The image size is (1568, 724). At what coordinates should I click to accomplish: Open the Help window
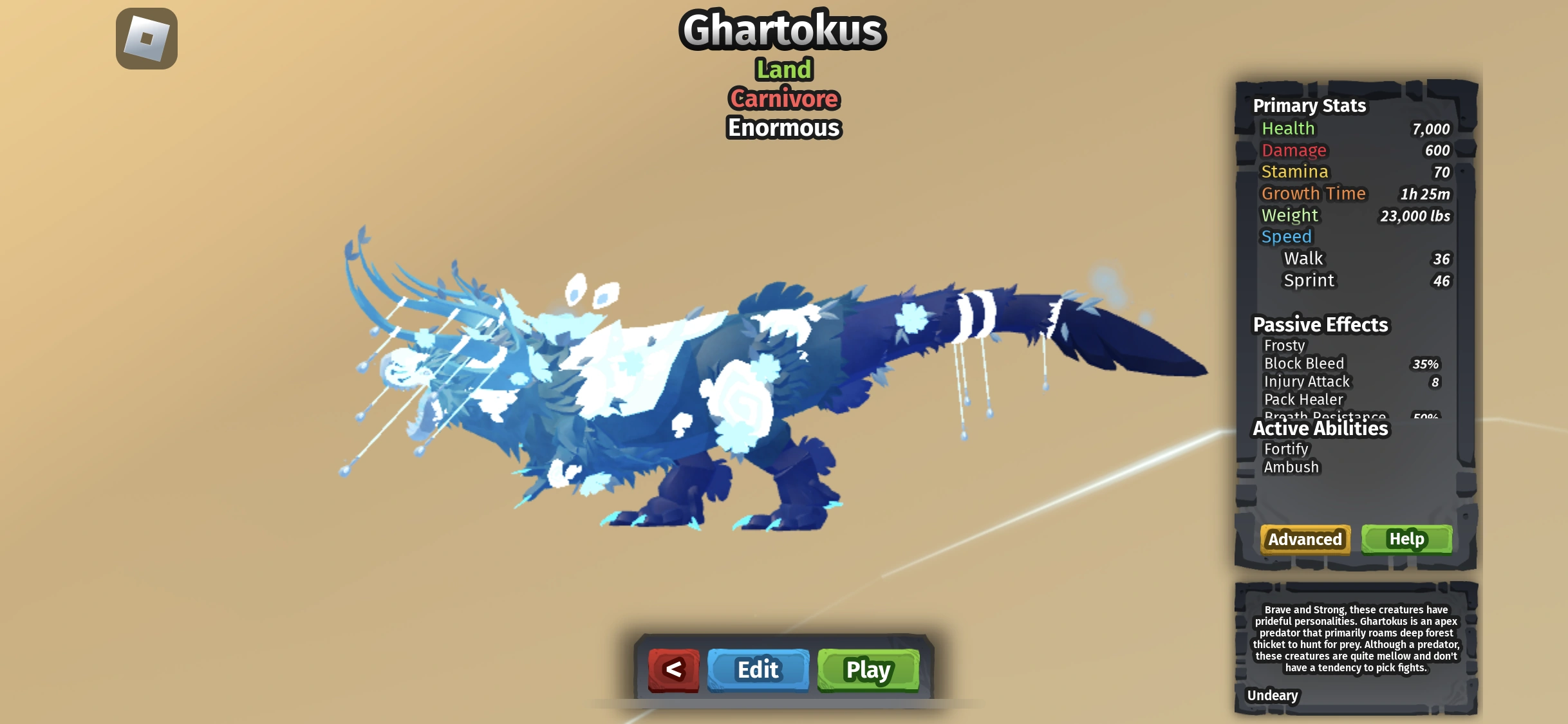point(1407,539)
